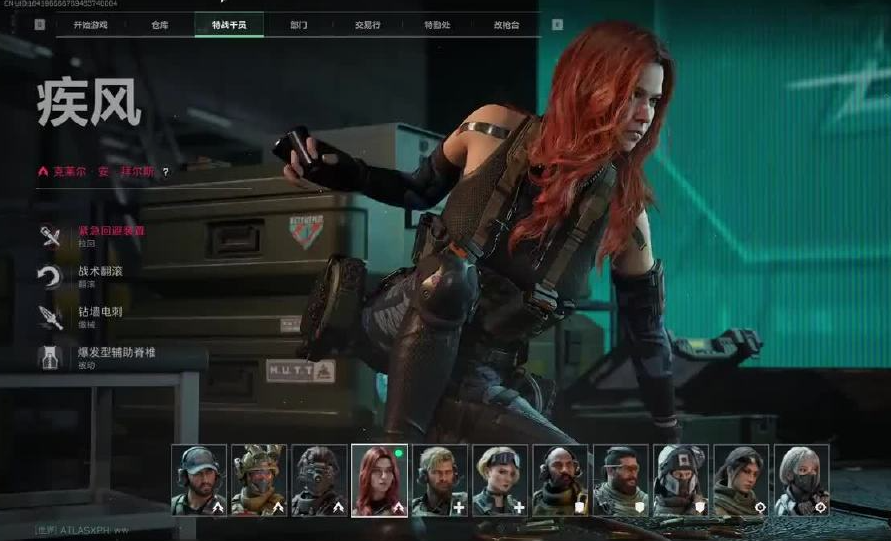Choose the 钻墙电刺 skill entry
The width and height of the screenshot is (891, 541).
click(102, 312)
